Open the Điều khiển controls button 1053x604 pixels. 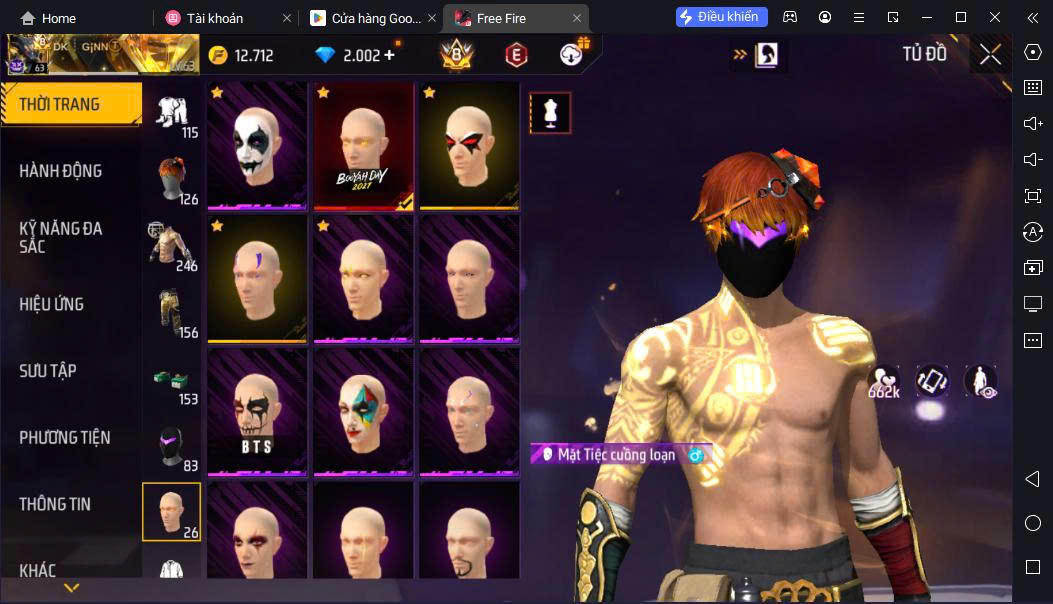[x=722, y=17]
